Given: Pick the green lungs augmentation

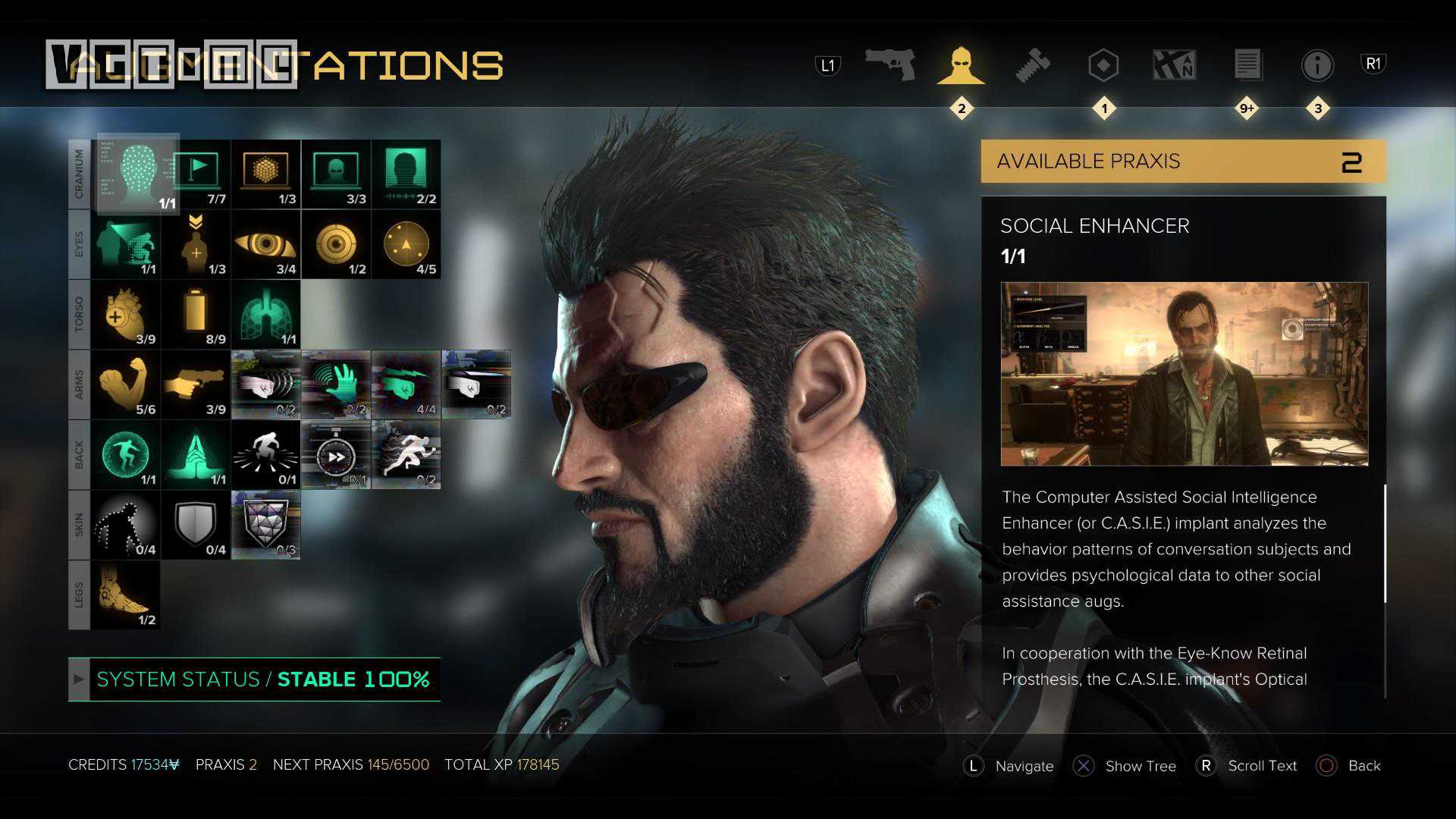Looking at the screenshot, I should [x=265, y=314].
